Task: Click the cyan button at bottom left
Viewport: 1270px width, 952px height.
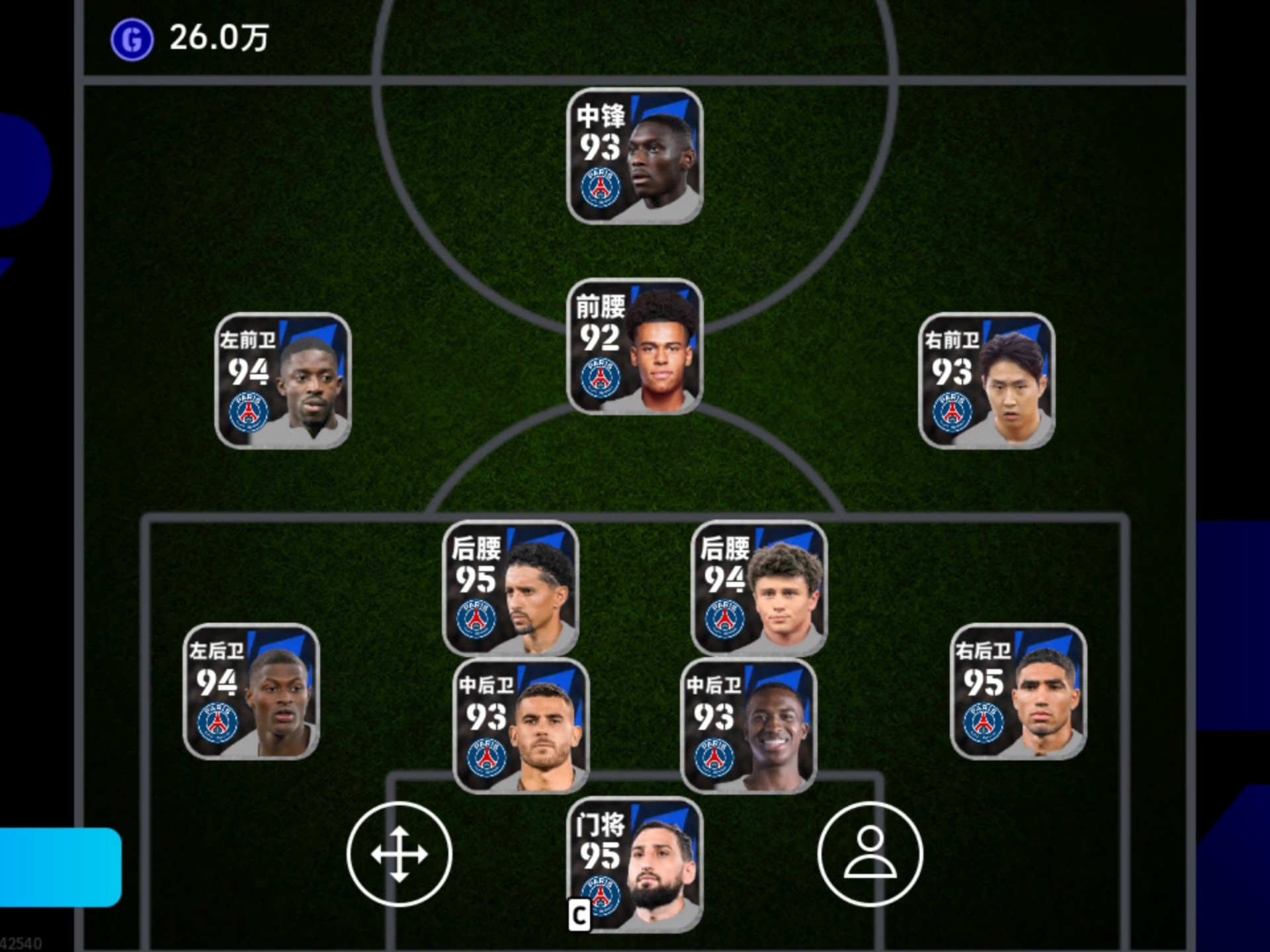Action: click(x=60, y=867)
